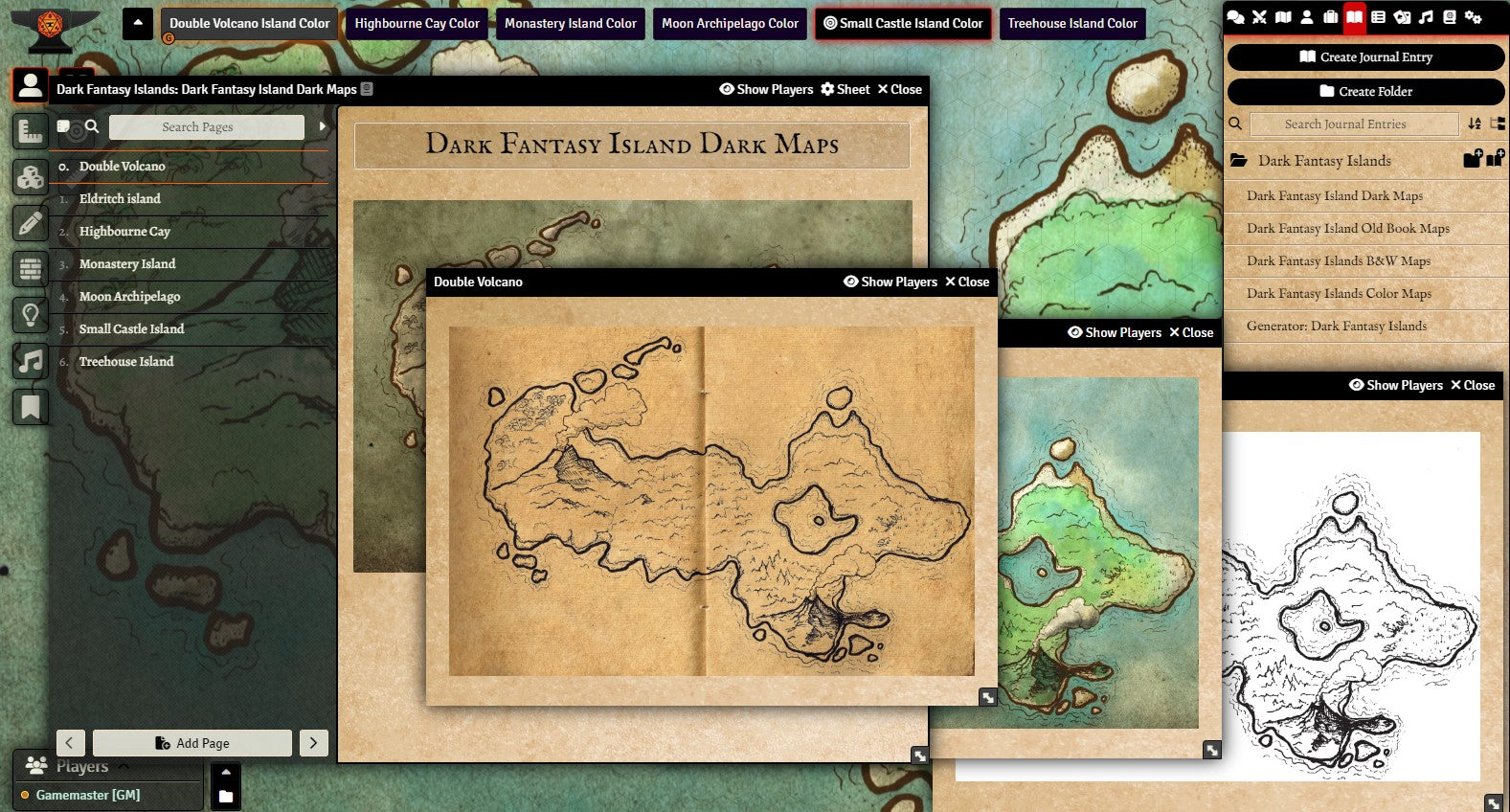
Task: Select Treehouse Island Color scene
Action: tap(1071, 23)
